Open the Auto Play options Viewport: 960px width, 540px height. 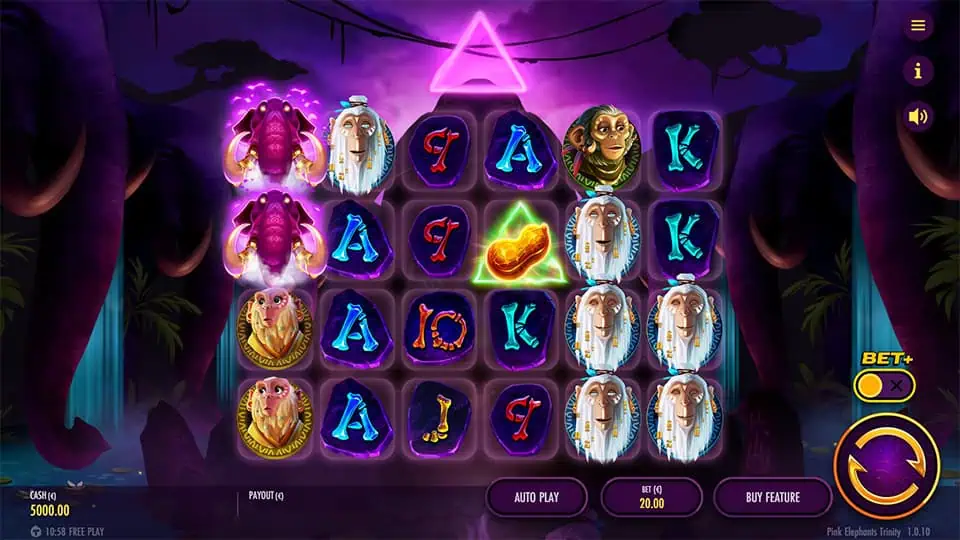click(x=537, y=496)
